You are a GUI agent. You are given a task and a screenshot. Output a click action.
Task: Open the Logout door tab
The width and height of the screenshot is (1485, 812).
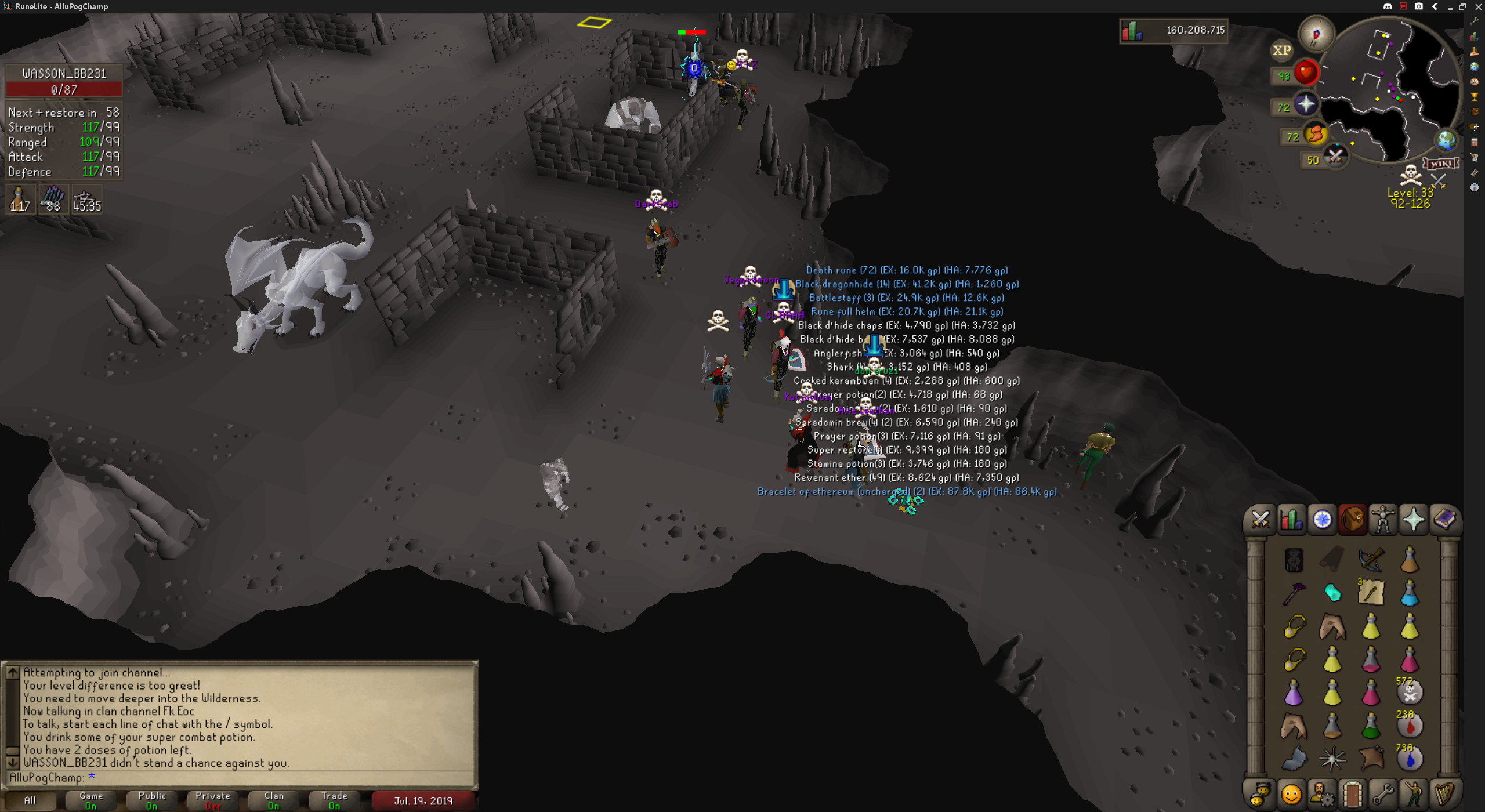click(x=1352, y=793)
